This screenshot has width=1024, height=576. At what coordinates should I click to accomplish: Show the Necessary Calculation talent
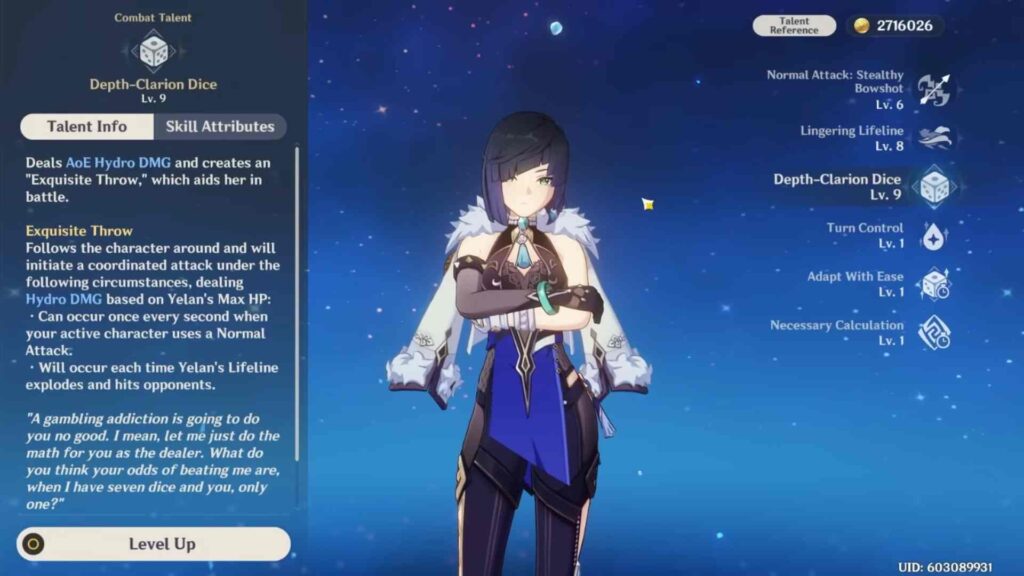(x=933, y=333)
